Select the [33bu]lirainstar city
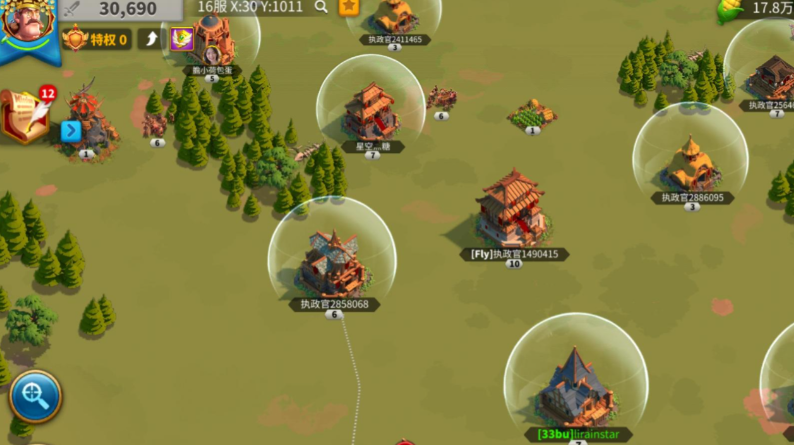The image size is (794, 445). click(x=574, y=386)
